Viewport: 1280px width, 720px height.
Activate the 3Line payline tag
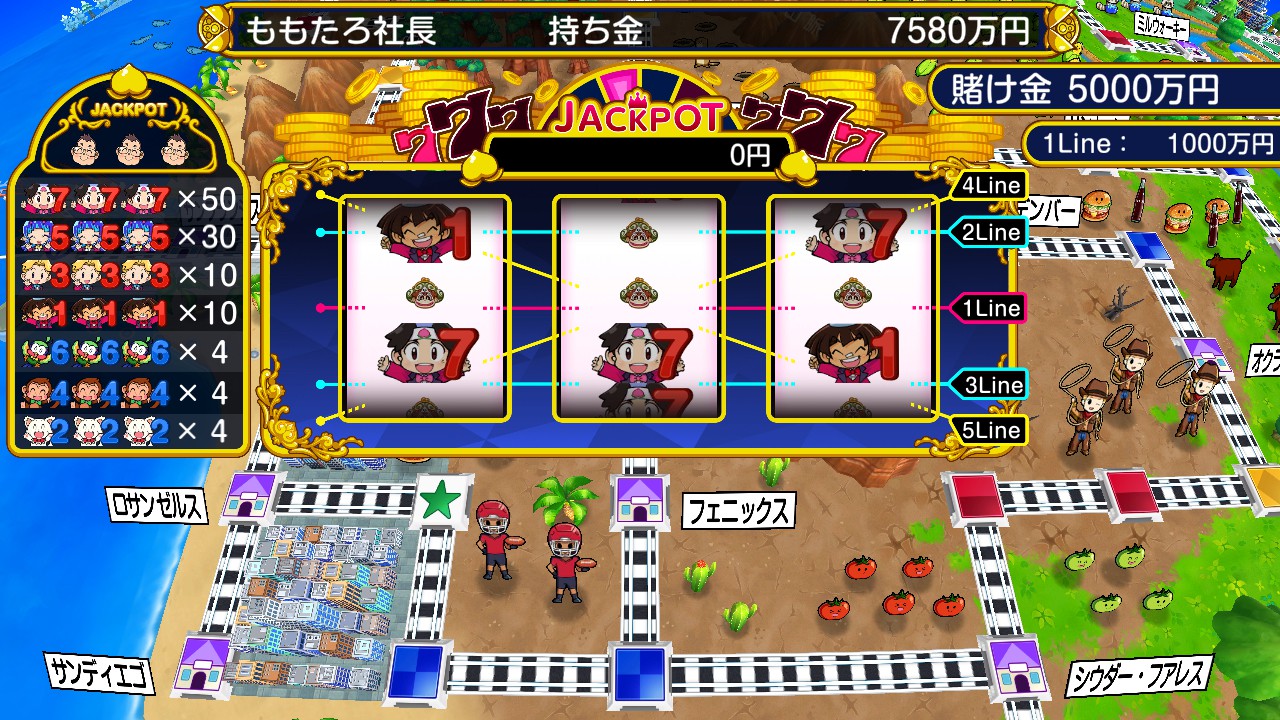click(x=989, y=385)
